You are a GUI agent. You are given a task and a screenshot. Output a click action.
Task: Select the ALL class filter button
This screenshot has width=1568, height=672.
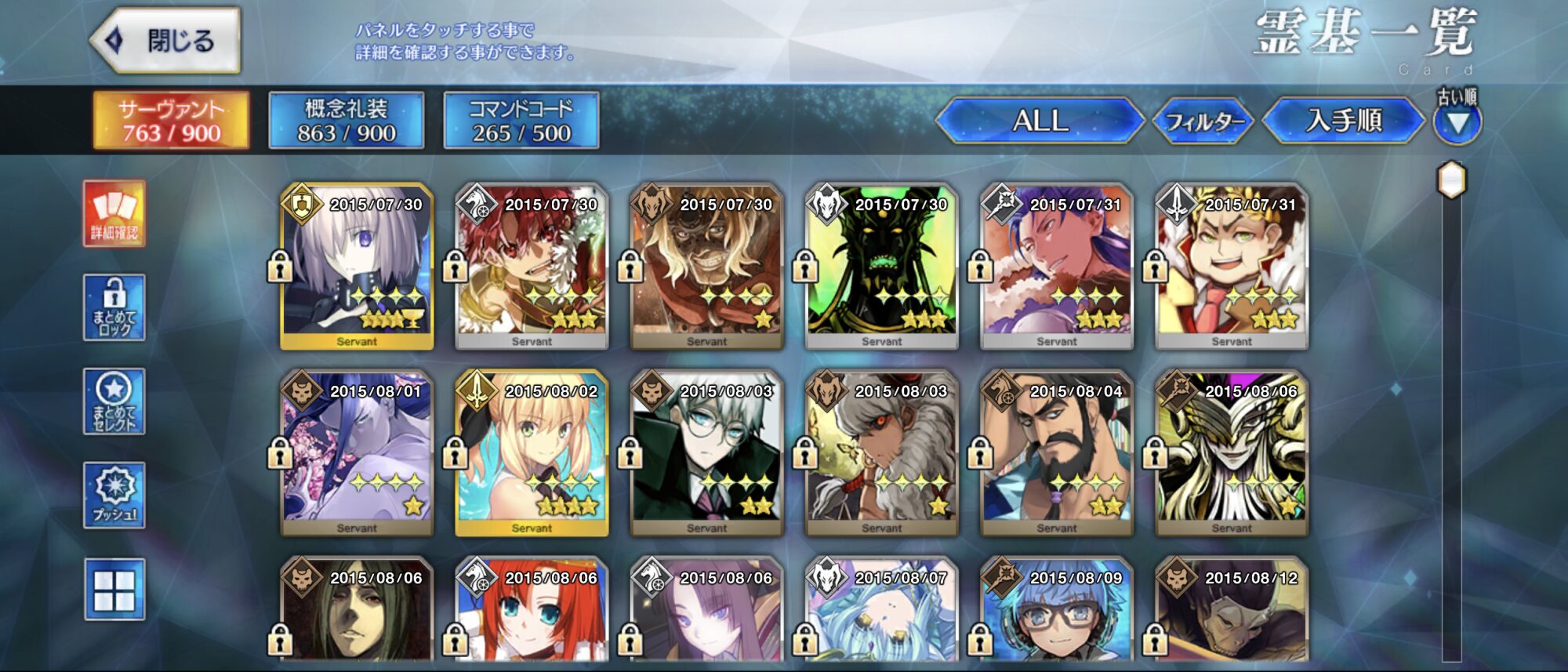coord(1040,121)
